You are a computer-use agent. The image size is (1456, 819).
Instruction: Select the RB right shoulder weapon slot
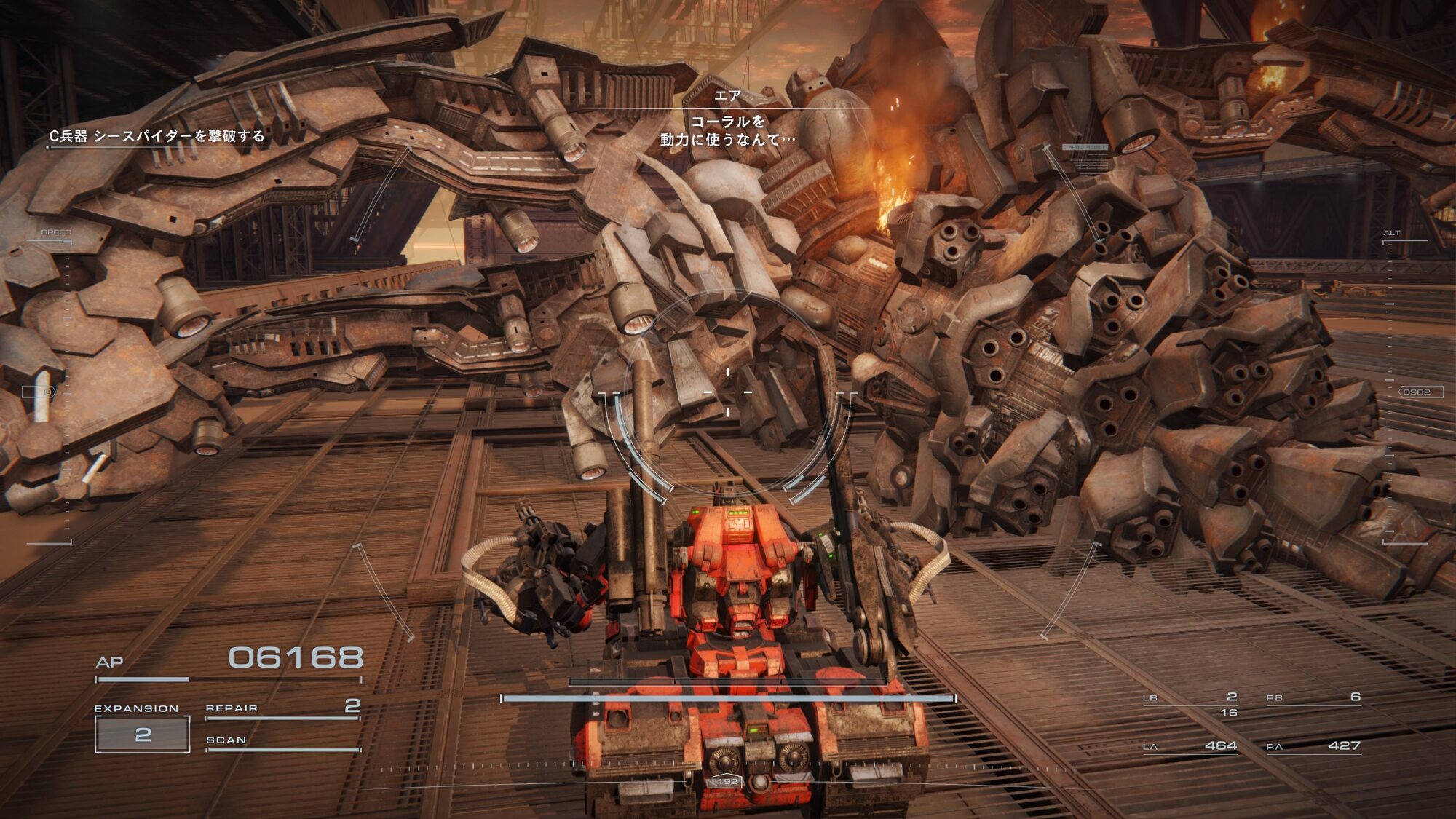[1313, 698]
